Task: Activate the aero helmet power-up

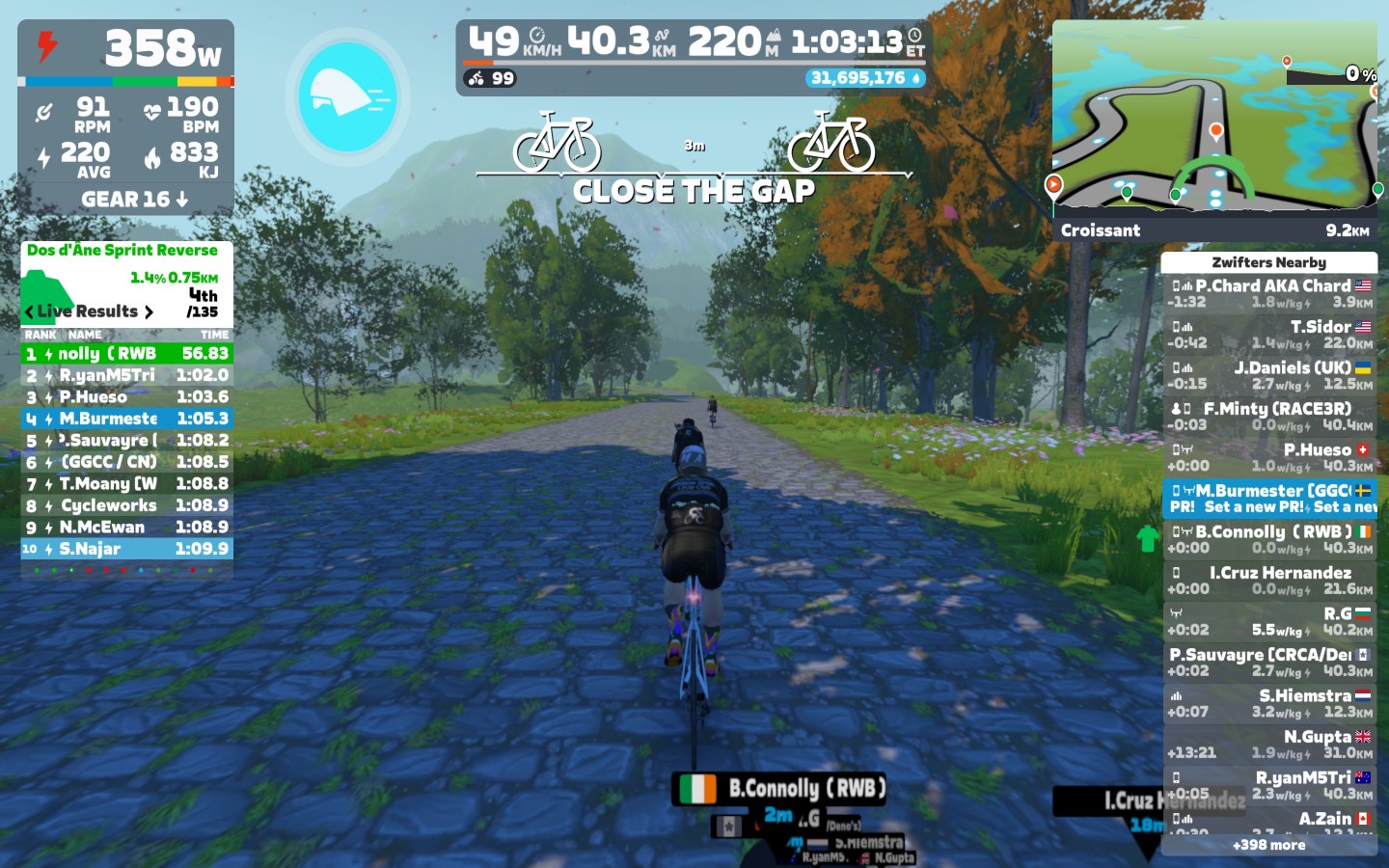Action: click(x=347, y=96)
